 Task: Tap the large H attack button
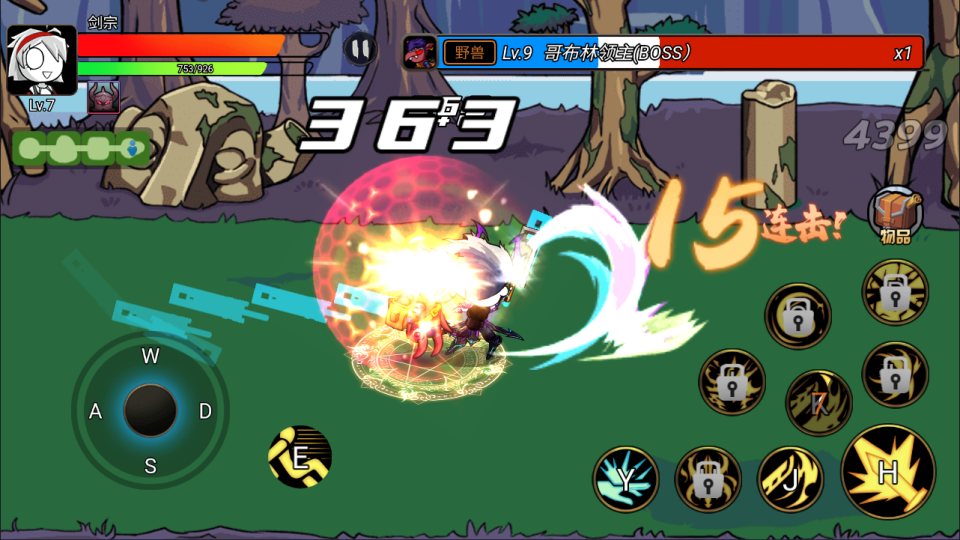tap(888, 472)
